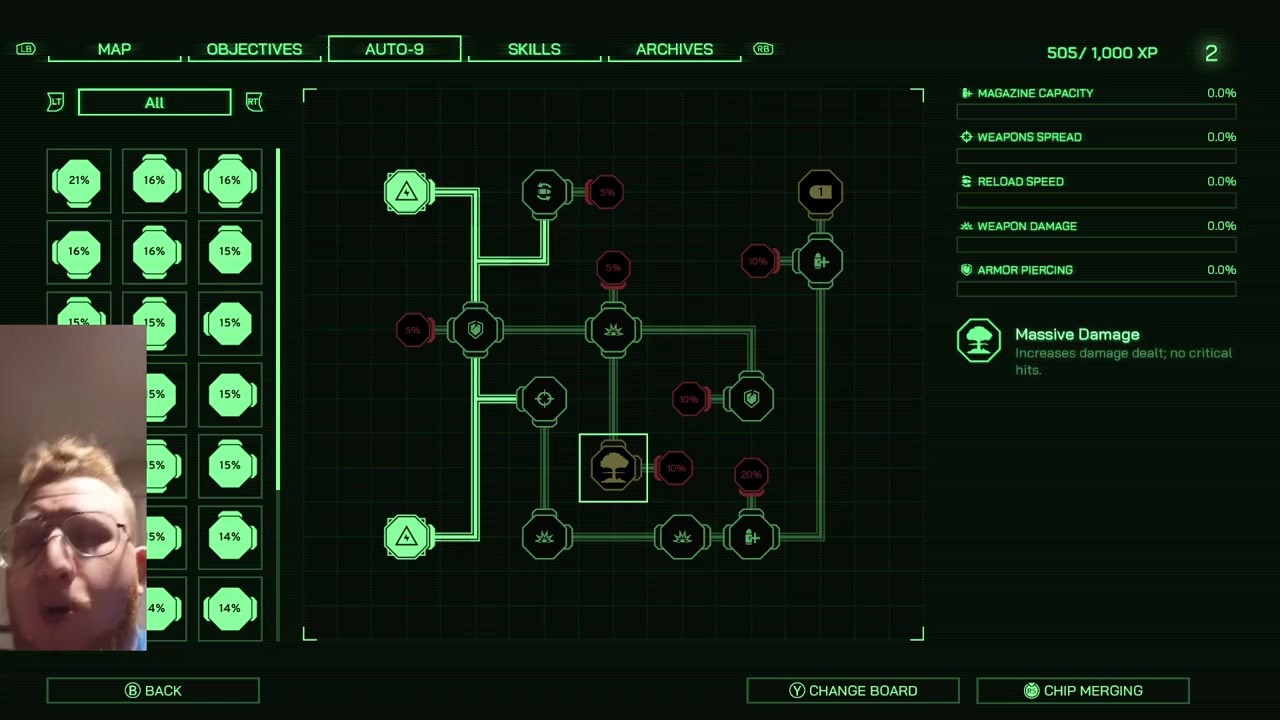Viewport: 1280px width, 720px height.
Task: Show the ARCHIVES tab
Action: coord(674,49)
